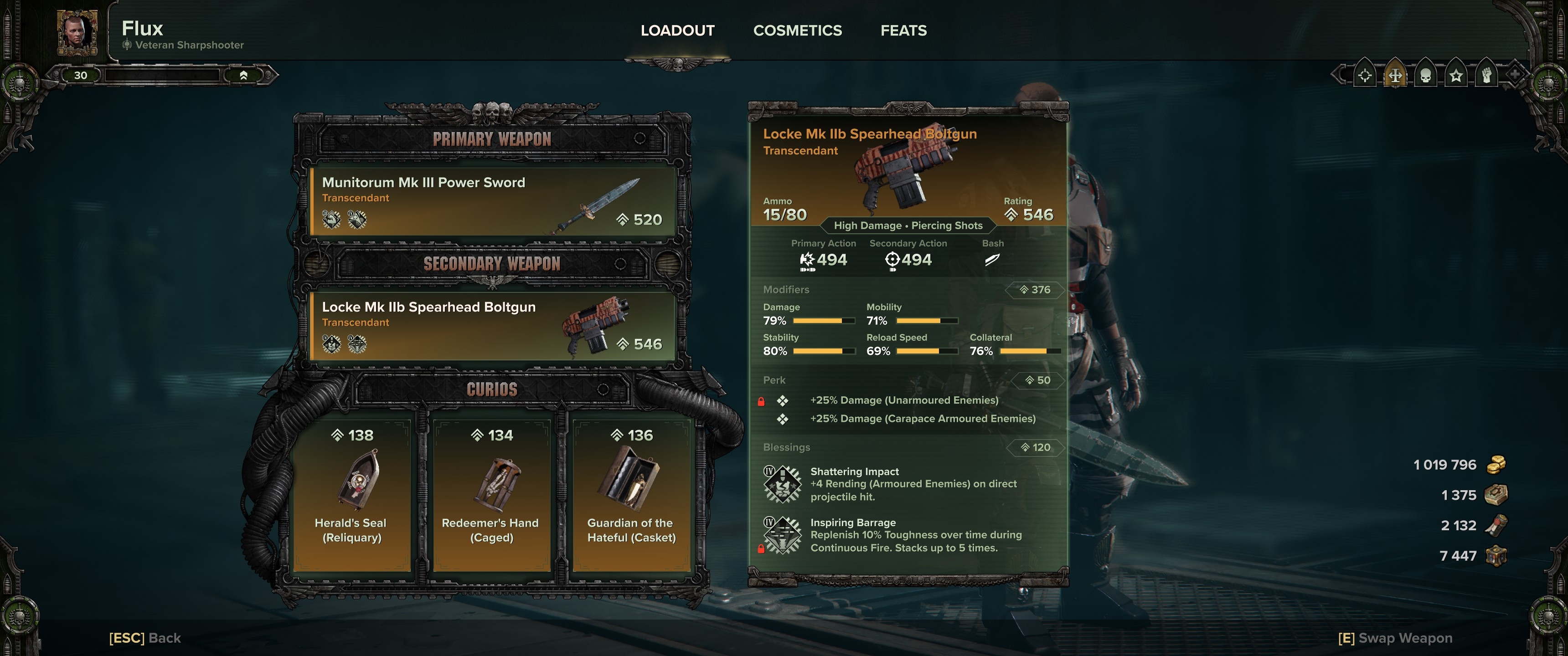Click the Flux character portrait
The image size is (1568, 656).
tap(77, 31)
